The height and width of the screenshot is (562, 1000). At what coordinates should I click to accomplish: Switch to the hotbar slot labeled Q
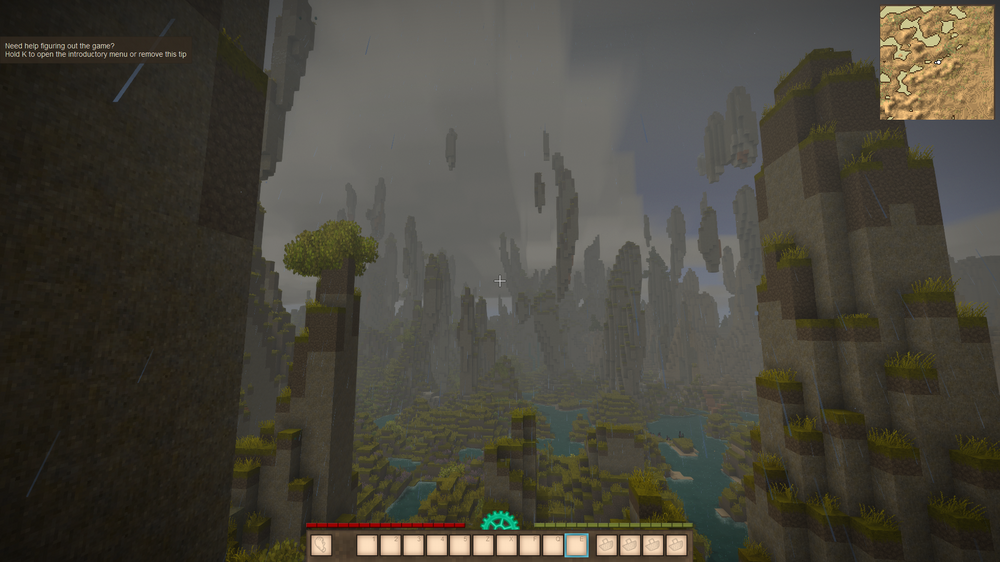tap(553, 545)
